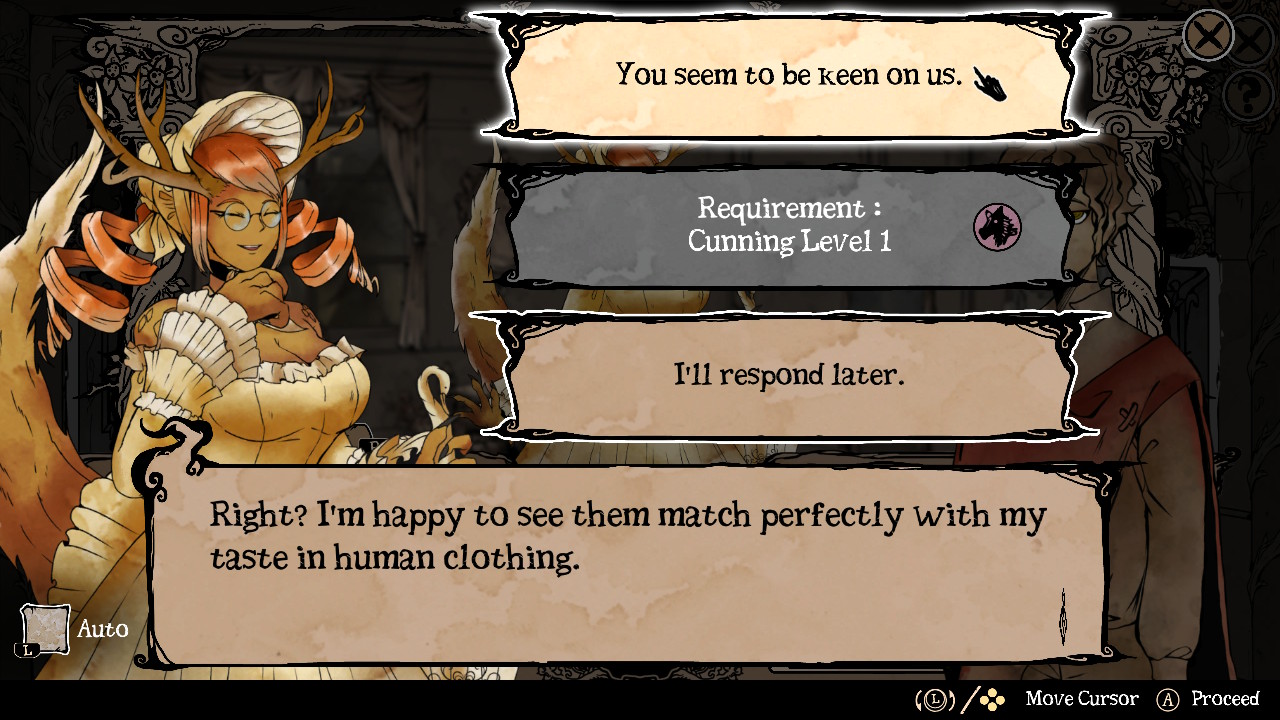Click the greyed 'Requirement: Cunning Level 1' option
1280x720 pixels.
click(790, 225)
